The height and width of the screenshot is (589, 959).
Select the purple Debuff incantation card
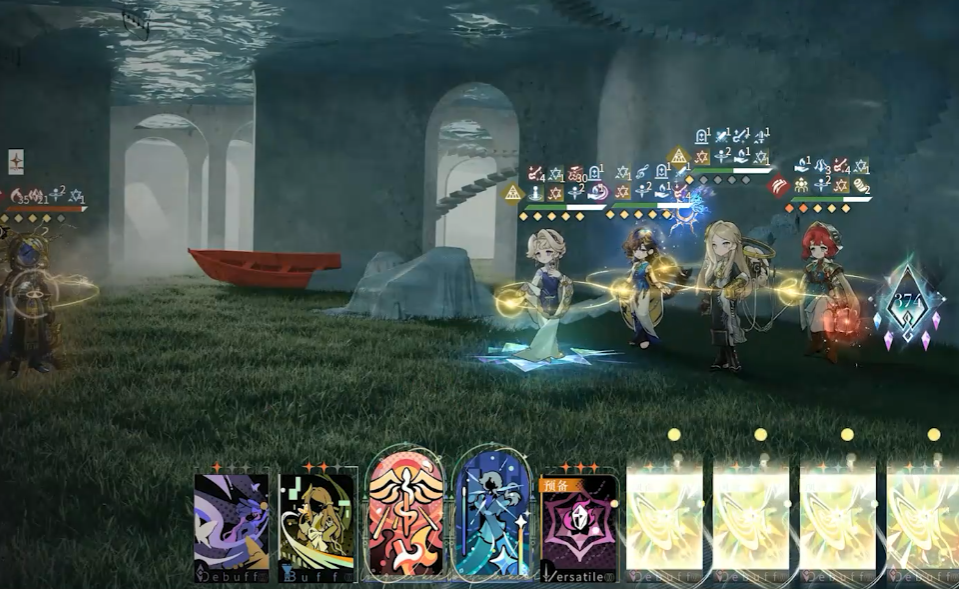pyautogui.click(x=231, y=524)
